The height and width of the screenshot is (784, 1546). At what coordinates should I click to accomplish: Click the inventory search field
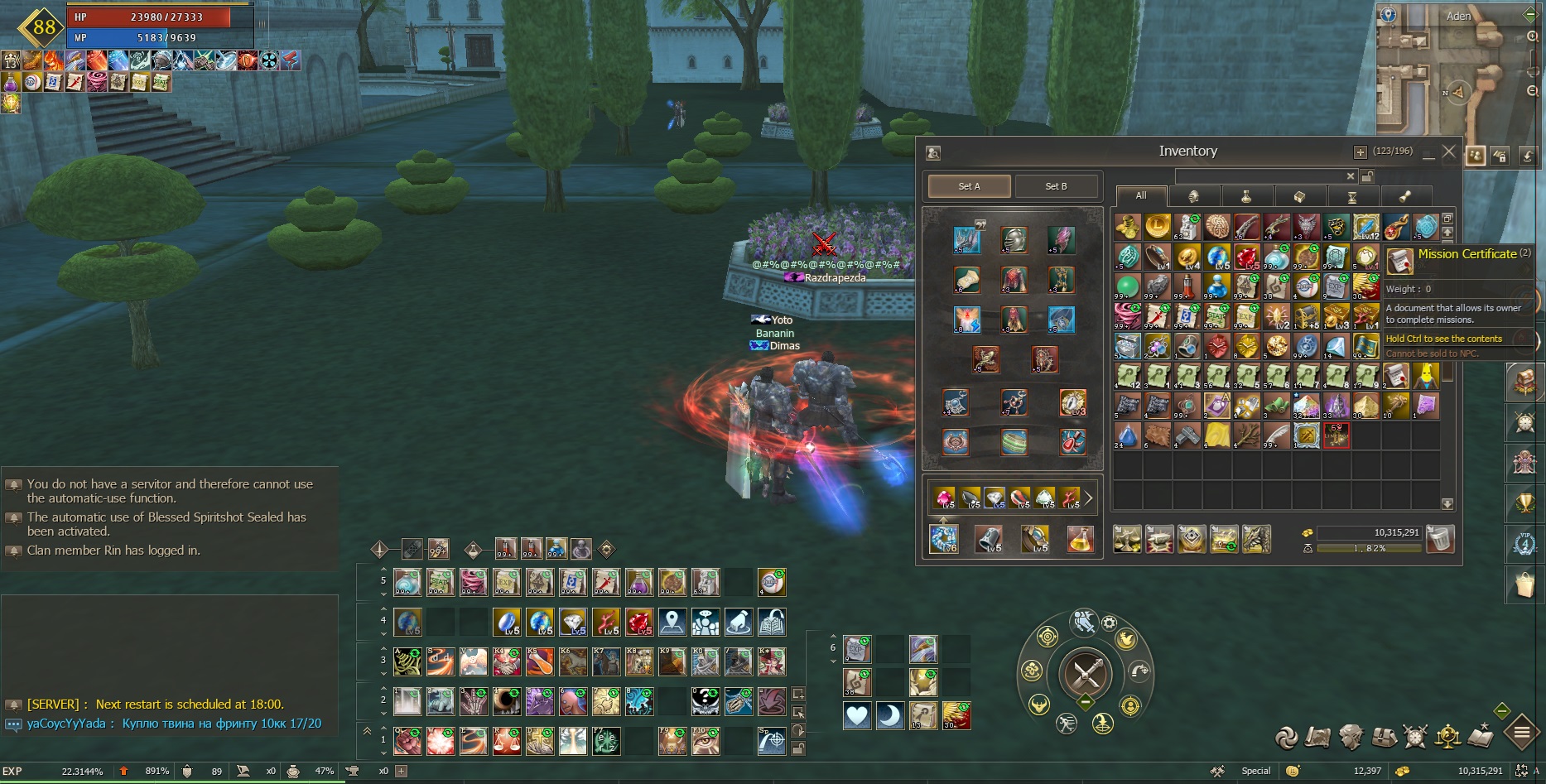pyautogui.click(x=1259, y=176)
